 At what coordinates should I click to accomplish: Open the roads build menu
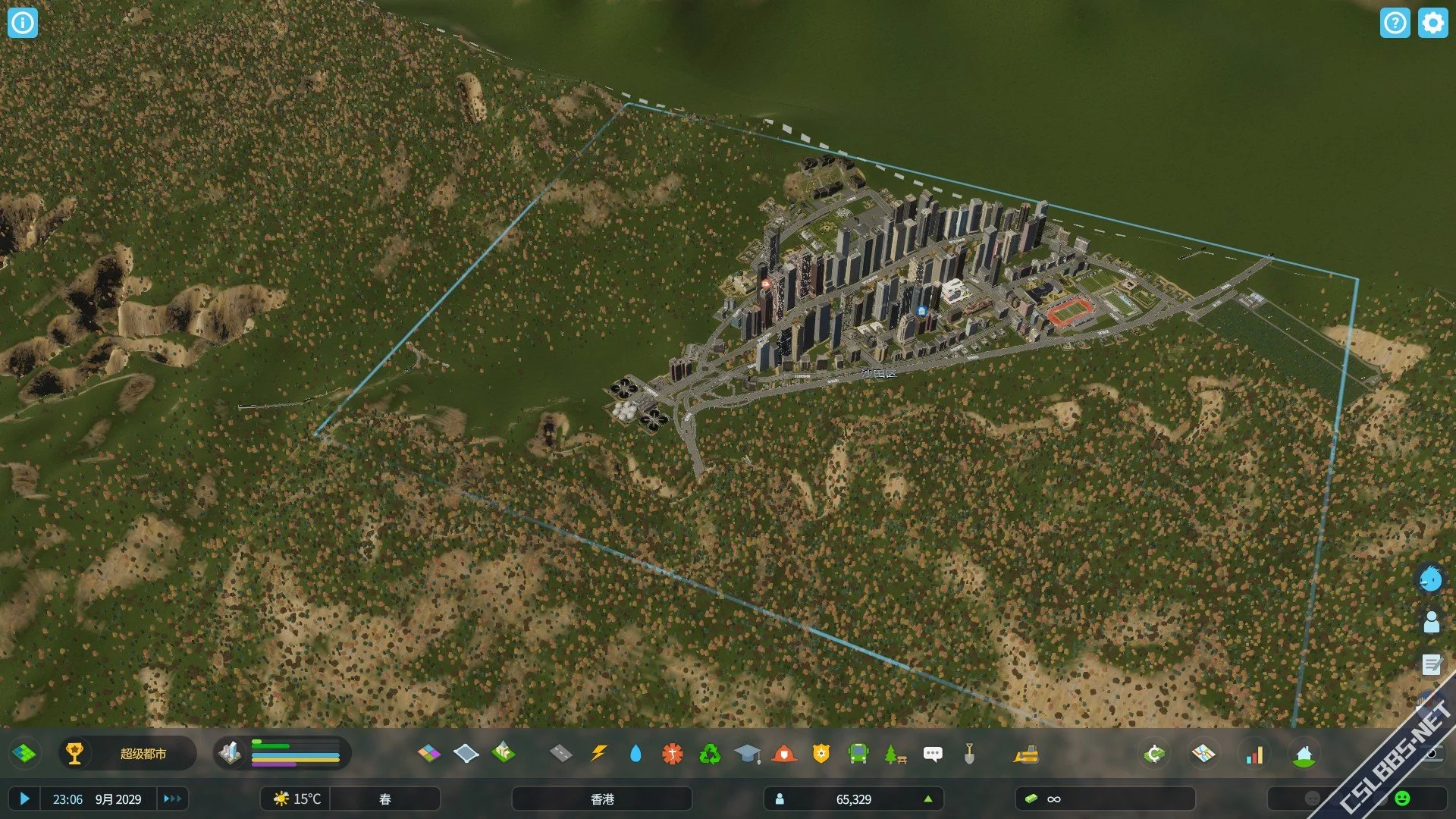pos(560,753)
